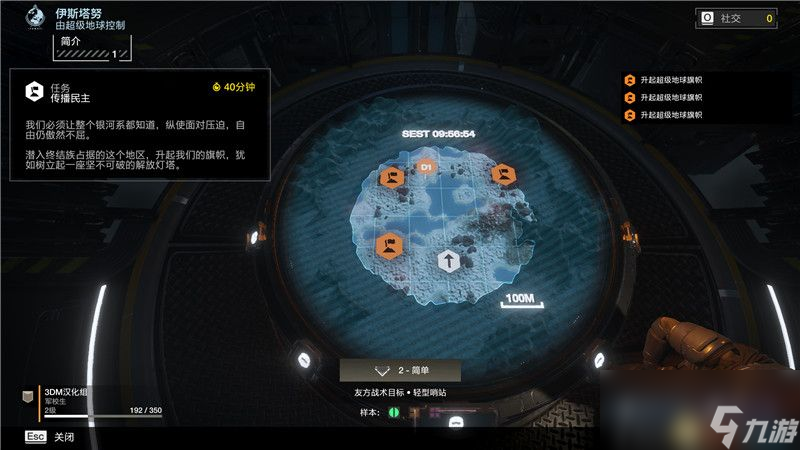800x450 pixels.
Task: Select the 传播民主 mission briefing card
Action: point(140,124)
